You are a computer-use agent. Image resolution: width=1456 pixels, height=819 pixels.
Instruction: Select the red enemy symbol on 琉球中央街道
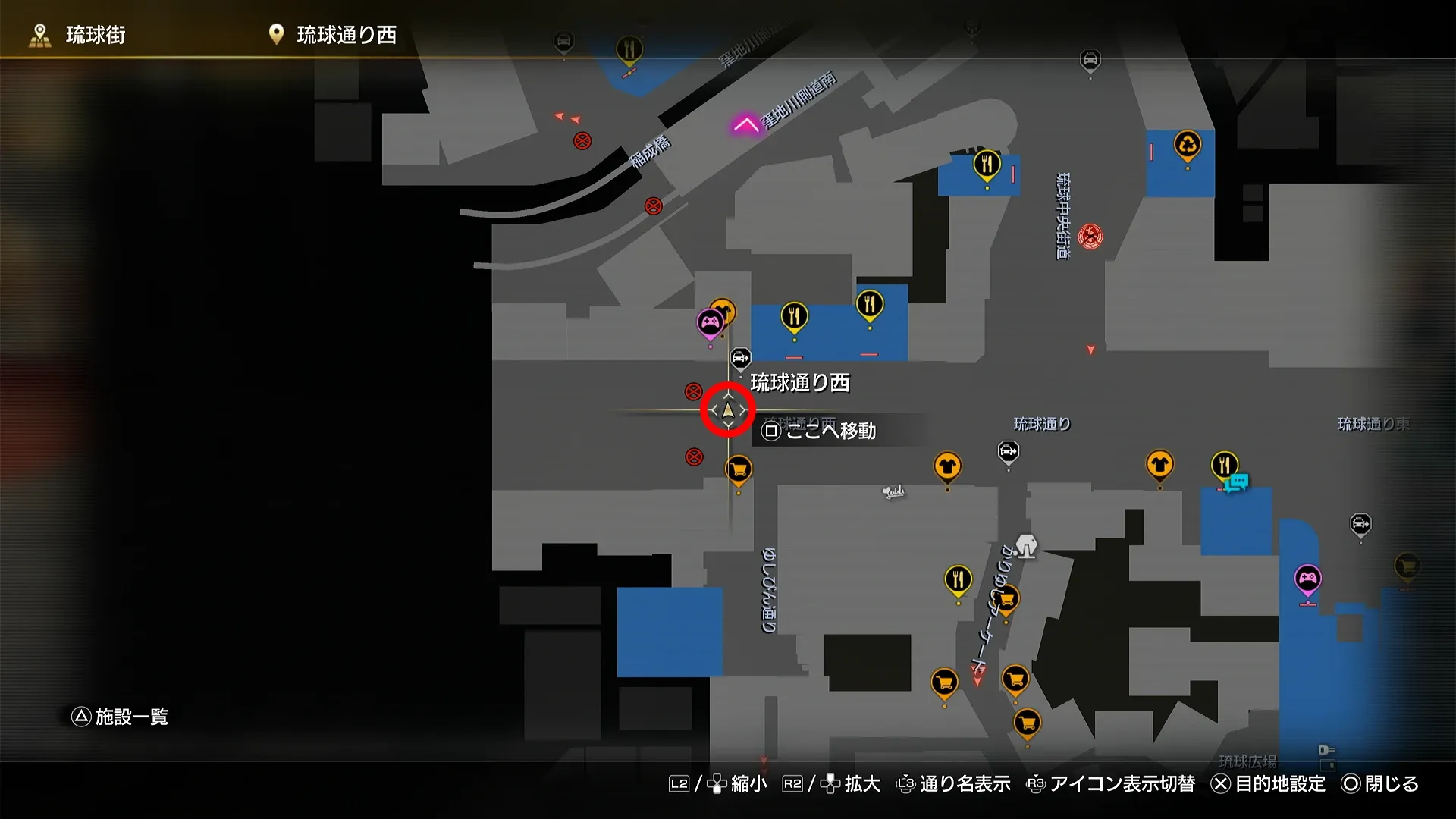(x=1090, y=235)
